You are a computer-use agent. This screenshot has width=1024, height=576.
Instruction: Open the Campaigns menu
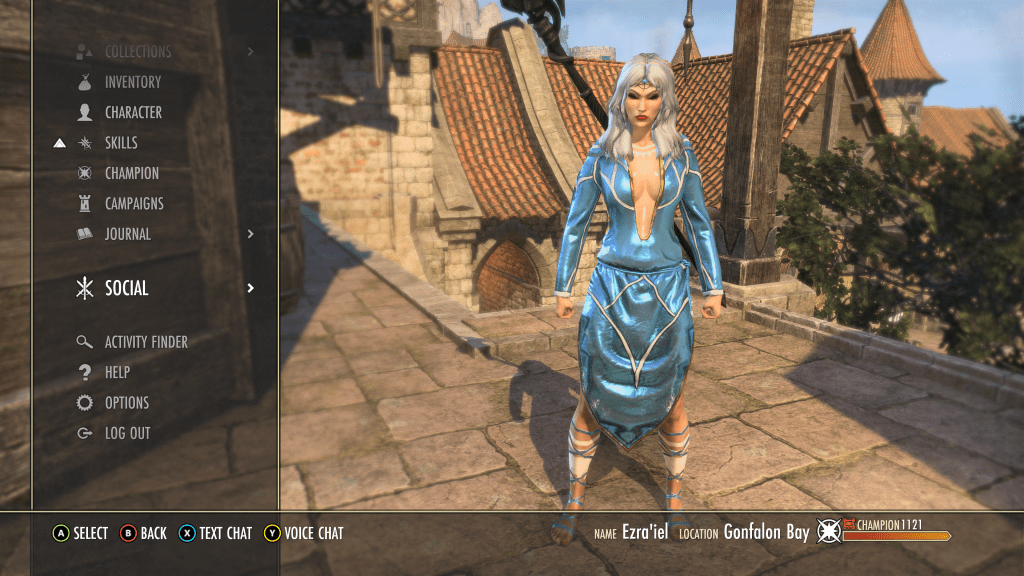click(134, 204)
